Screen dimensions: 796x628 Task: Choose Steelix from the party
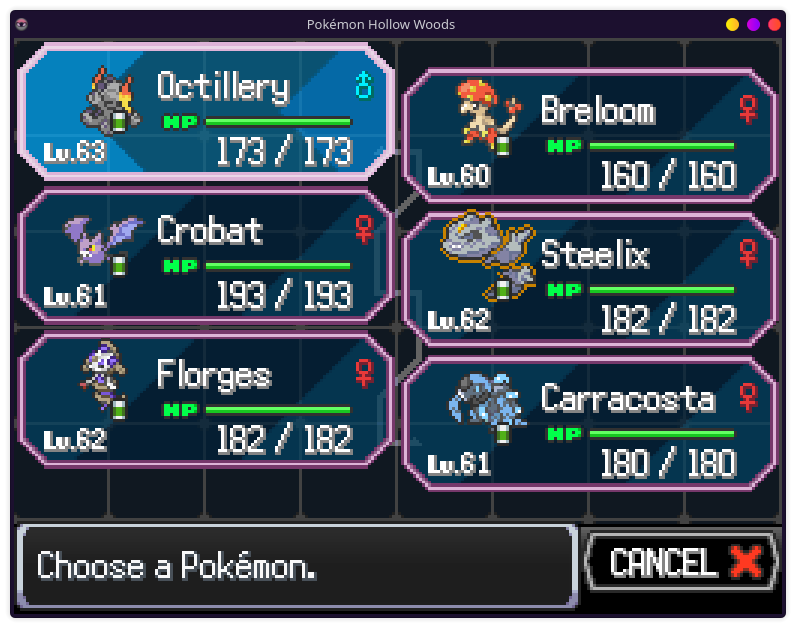589,281
